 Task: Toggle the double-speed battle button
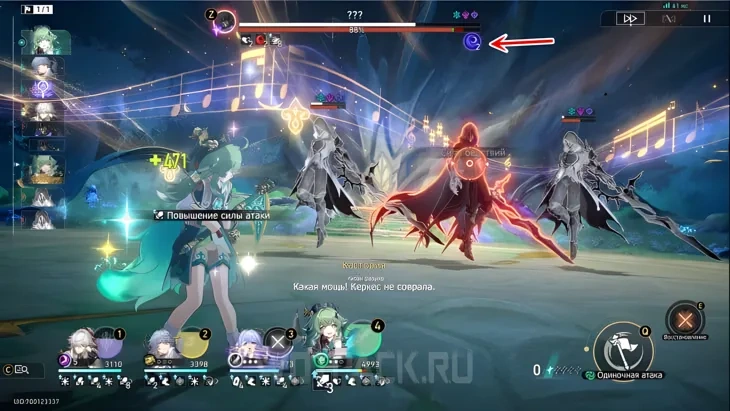coord(630,18)
